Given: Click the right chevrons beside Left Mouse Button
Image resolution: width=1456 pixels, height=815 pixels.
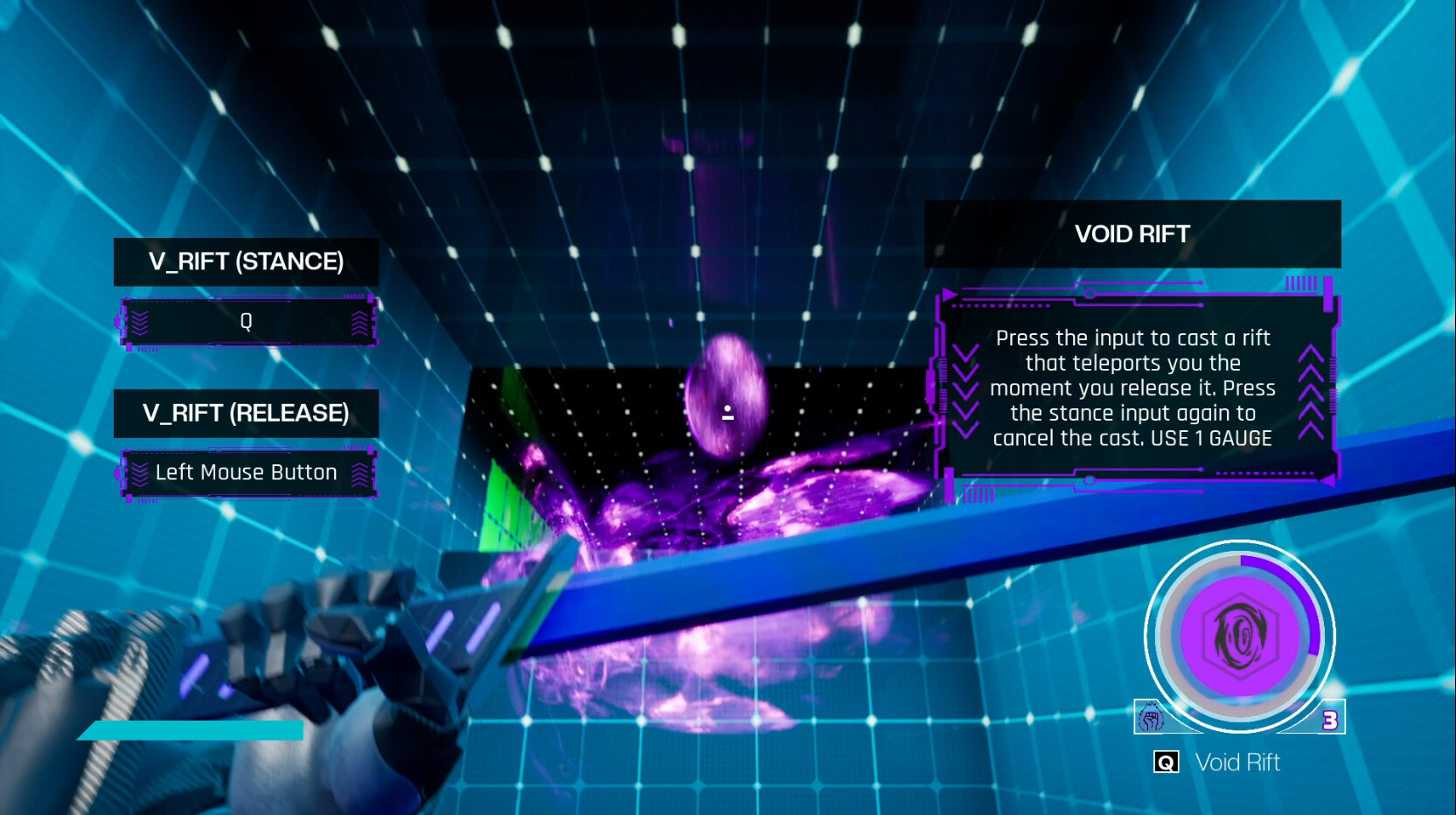Looking at the screenshot, I should coord(360,472).
